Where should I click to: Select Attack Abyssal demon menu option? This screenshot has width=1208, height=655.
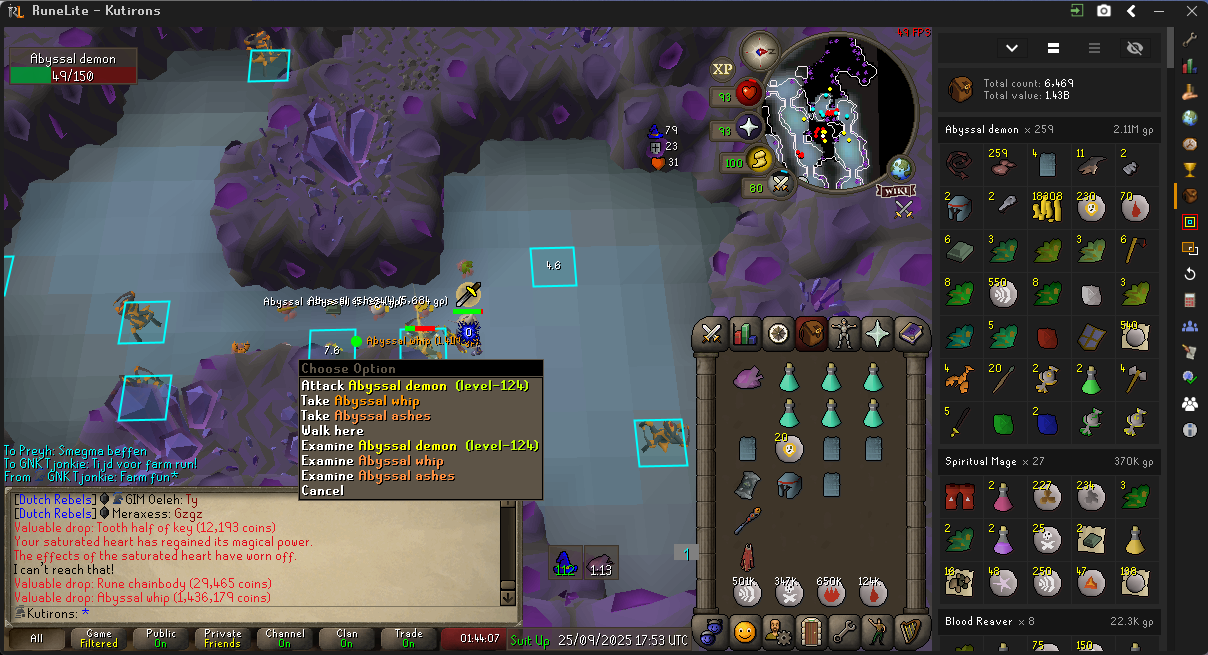pos(414,386)
